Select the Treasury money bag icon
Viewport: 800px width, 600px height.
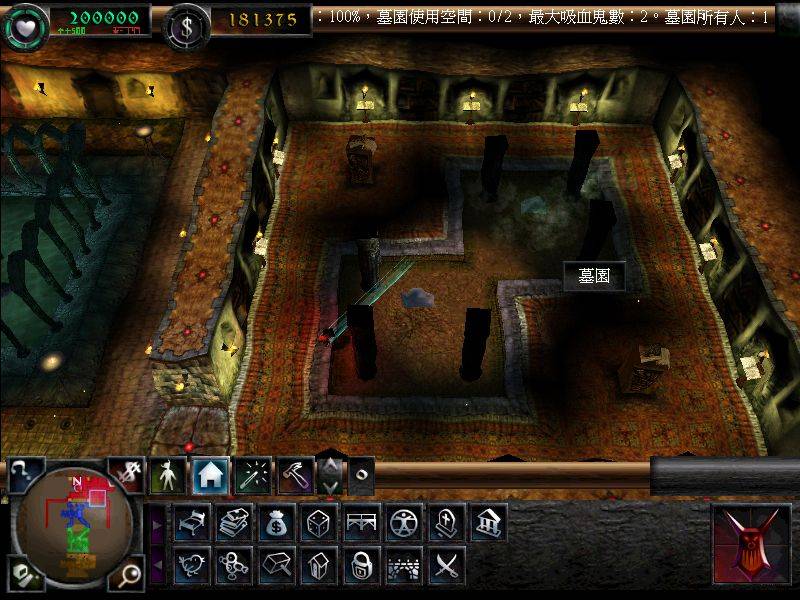coord(275,522)
